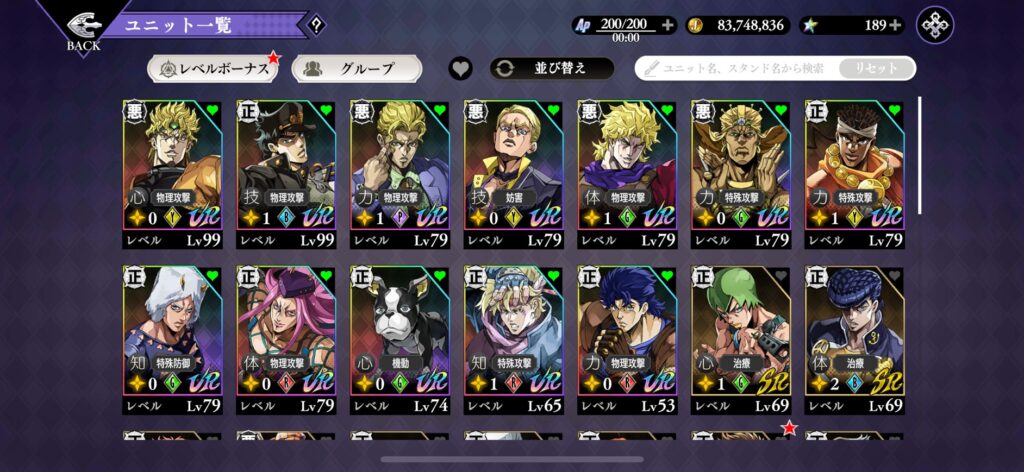
Task: Pick the Lv65 Caesar unit card
Action: 513,340
